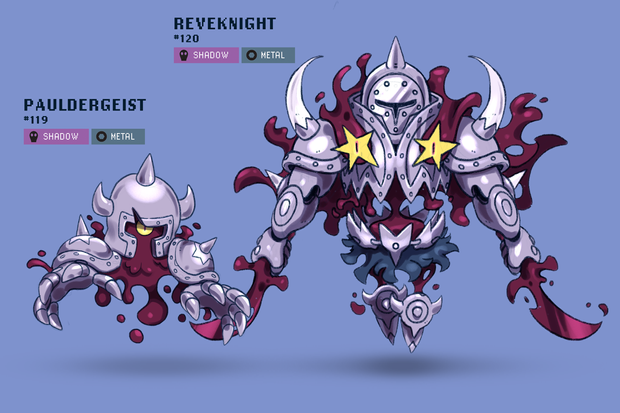Viewport: 620px width, 413px height.
Task: Choose Pauldergeist's Metal type badge
Action: click(118, 136)
